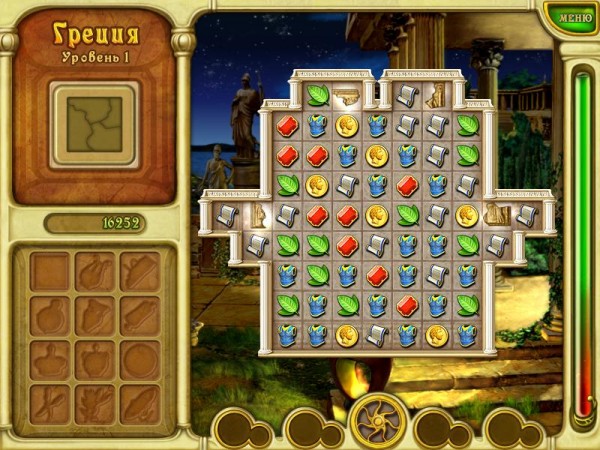Viewport: 600px width, 450px height.
Task: Select the stone cornice fragment tile
Action: coord(347,96)
